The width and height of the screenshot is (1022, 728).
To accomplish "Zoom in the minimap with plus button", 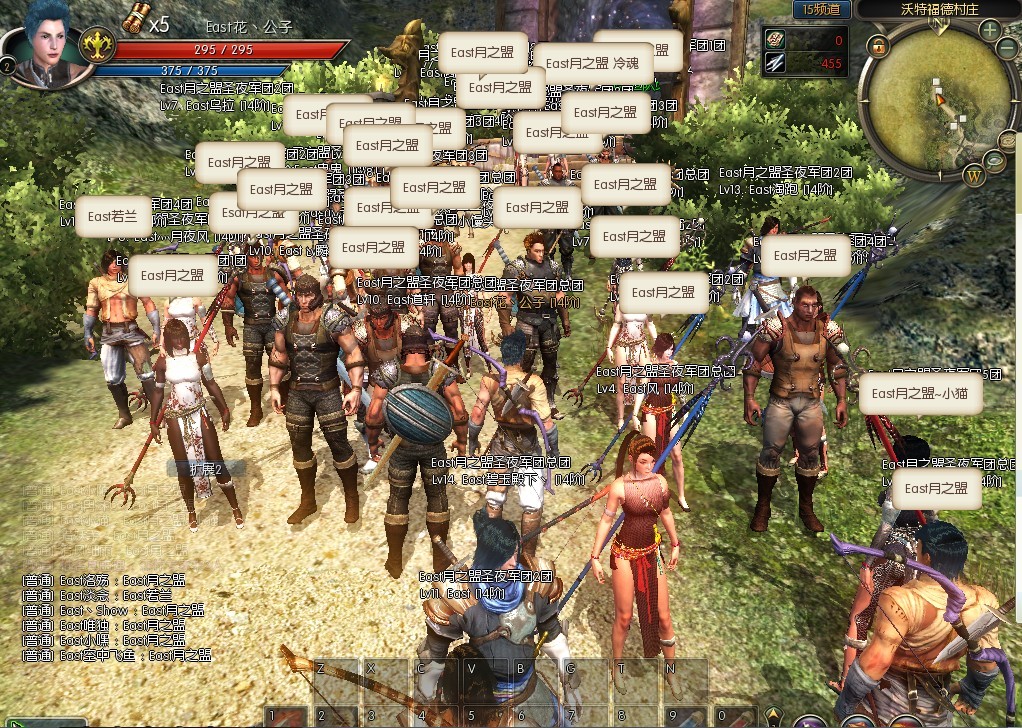I will click(989, 29).
